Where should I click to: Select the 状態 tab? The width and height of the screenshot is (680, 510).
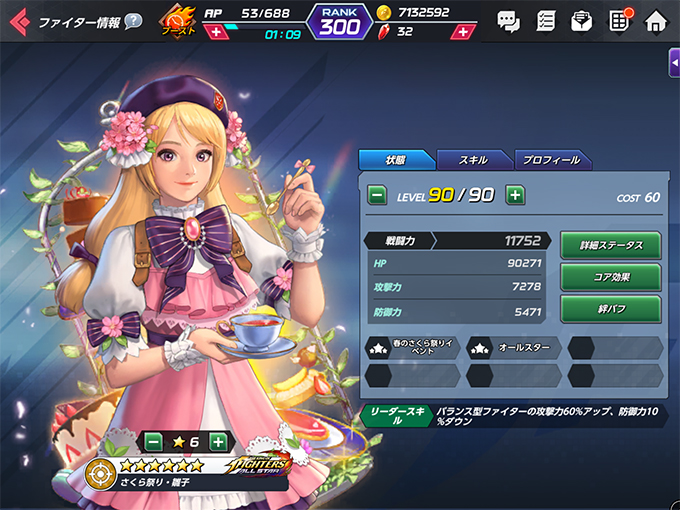pos(395,160)
